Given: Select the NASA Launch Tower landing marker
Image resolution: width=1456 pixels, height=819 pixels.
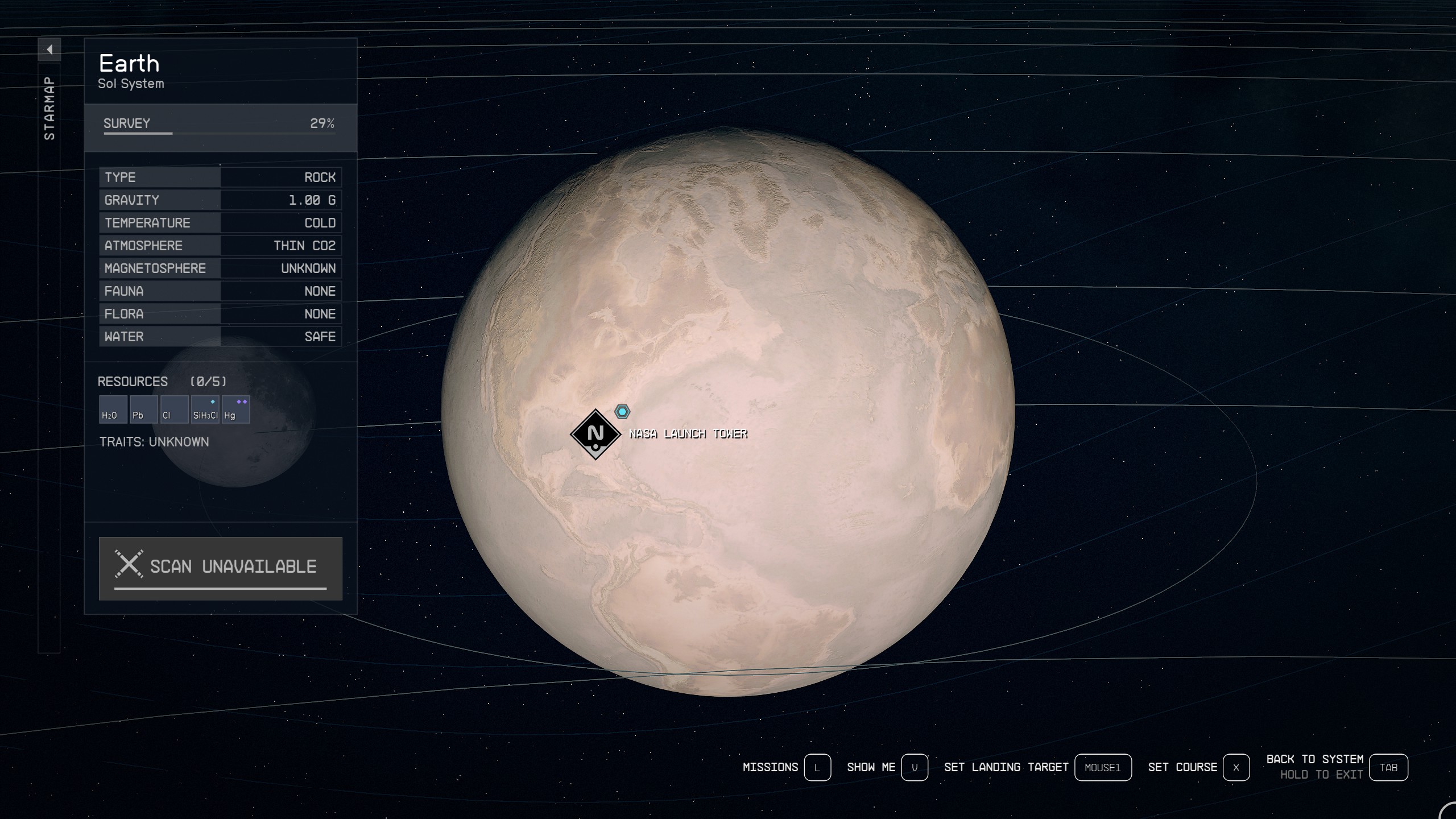Looking at the screenshot, I should [x=595, y=434].
